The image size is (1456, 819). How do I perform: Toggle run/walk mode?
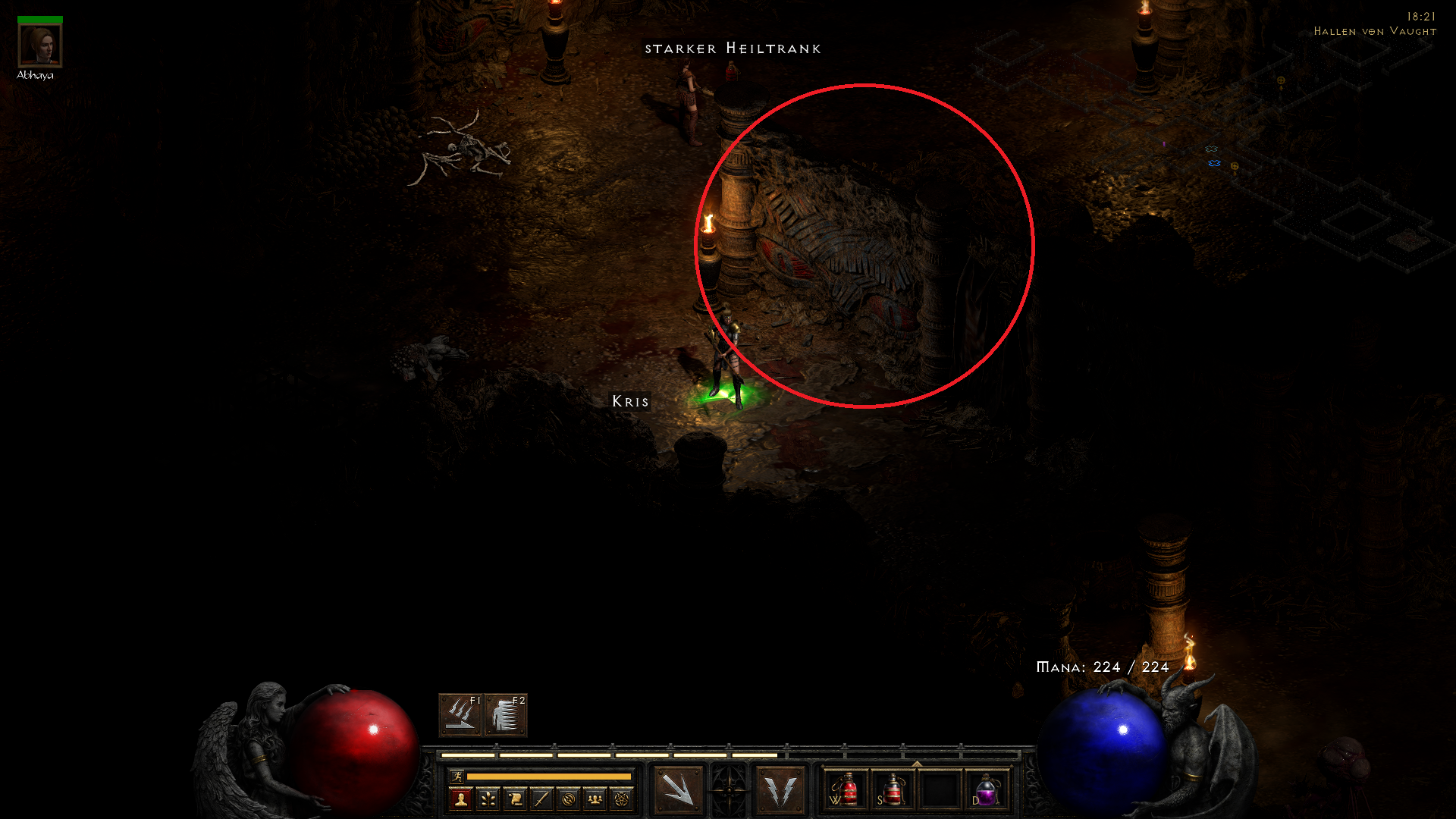458,777
